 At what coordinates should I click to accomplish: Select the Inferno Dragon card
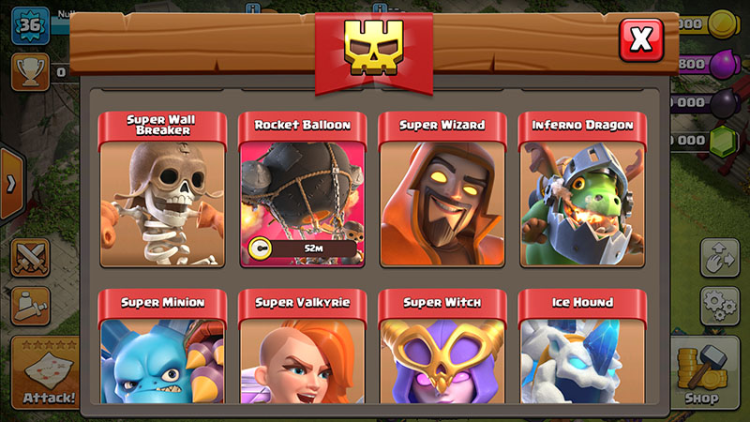(582, 191)
